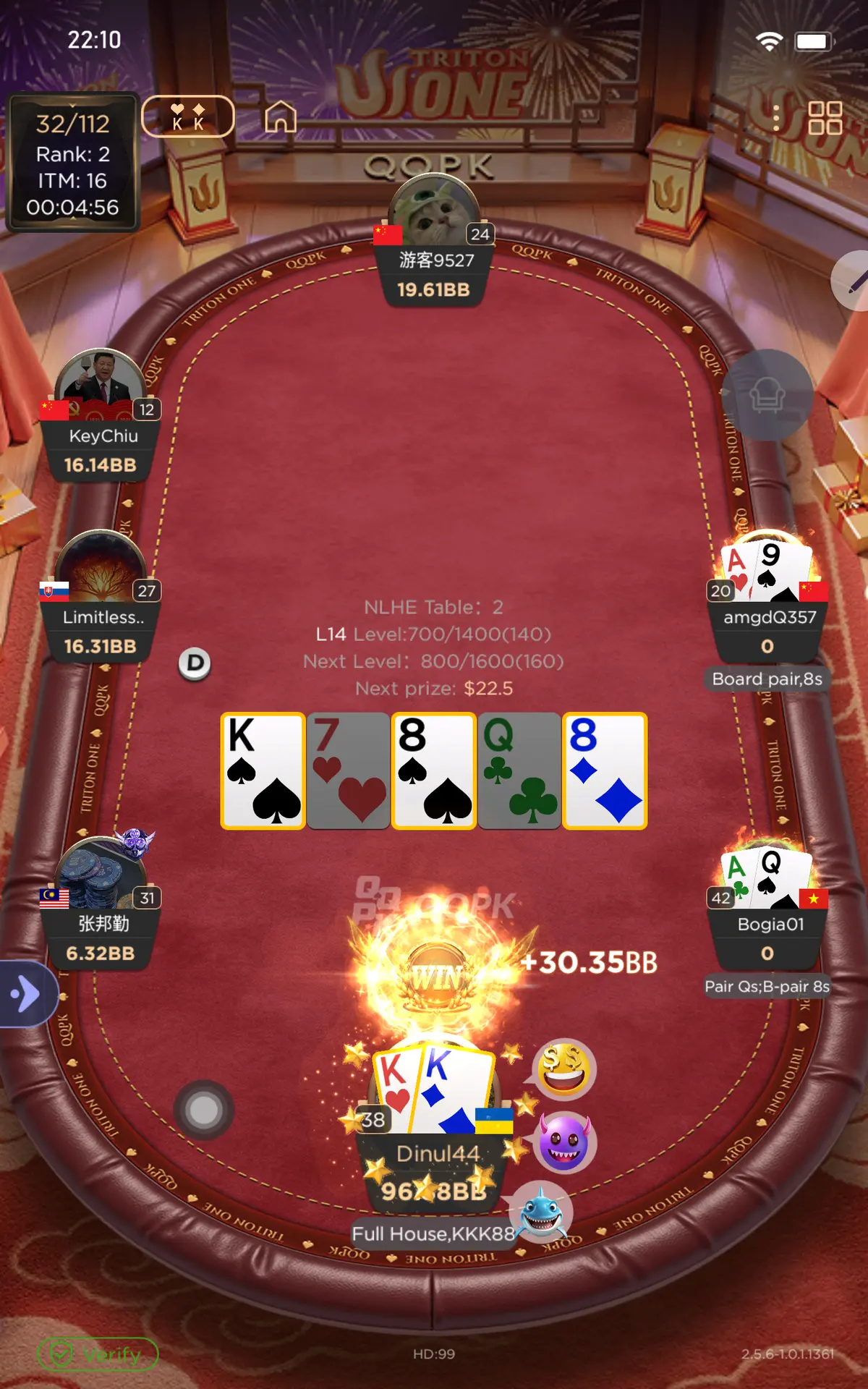Screen dimensions: 868x1389
Task: Open the three-dot options menu
Action: click(776, 118)
